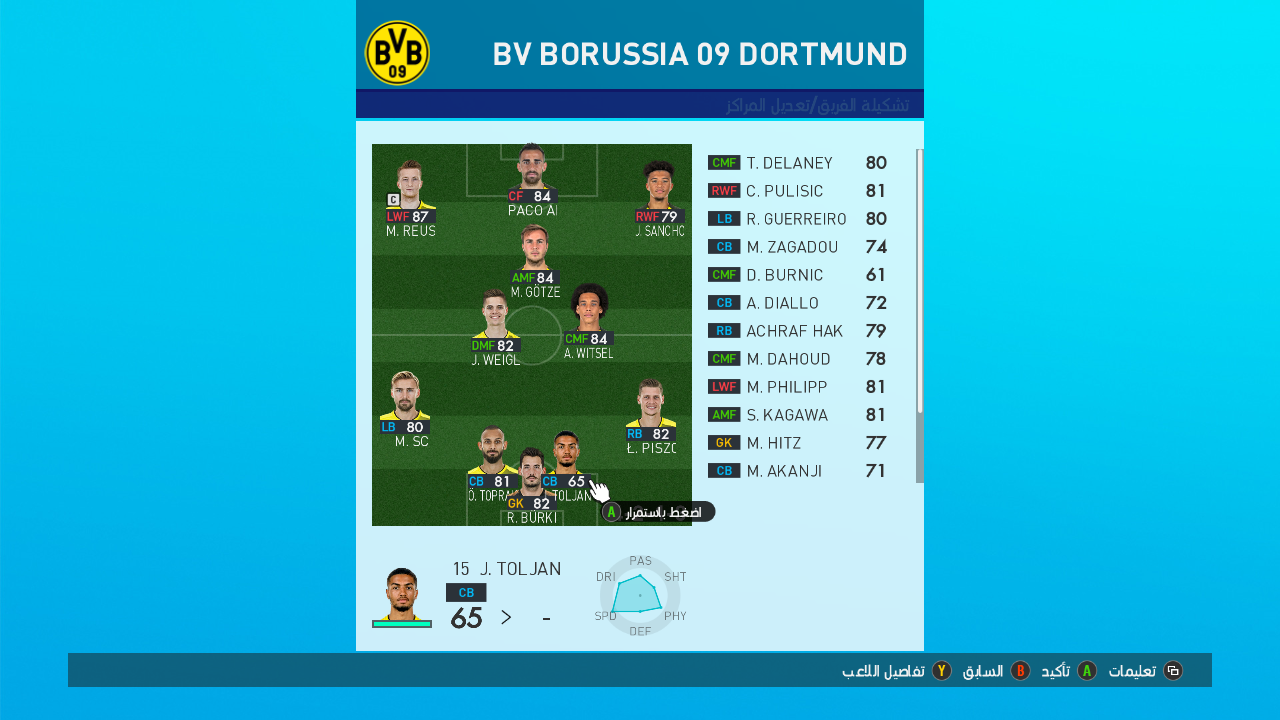
Task: Open تفاصيل اللاعب player details
Action: [x=881, y=670]
